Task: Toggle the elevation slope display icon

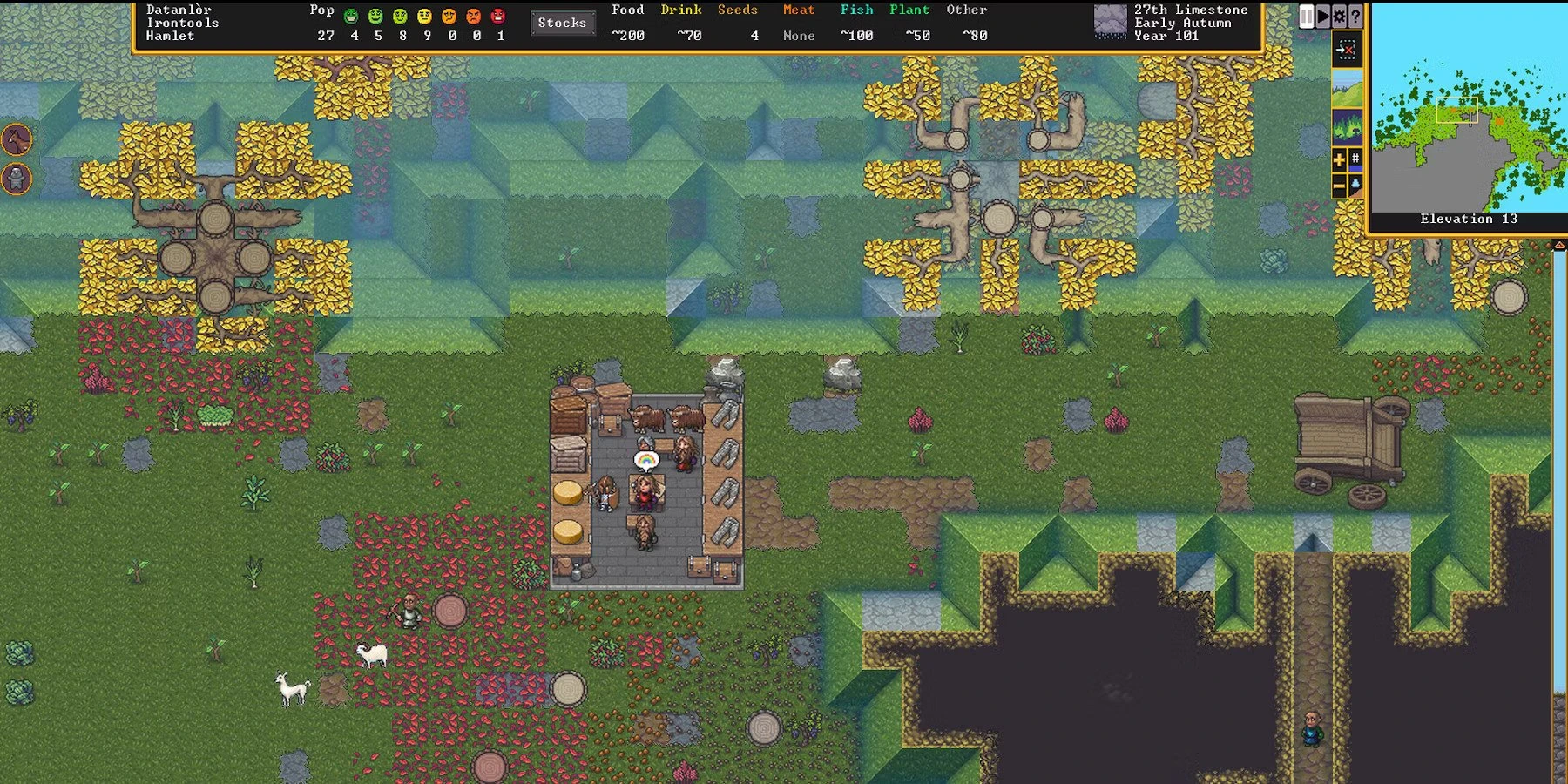Action: [x=1355, y=185]
